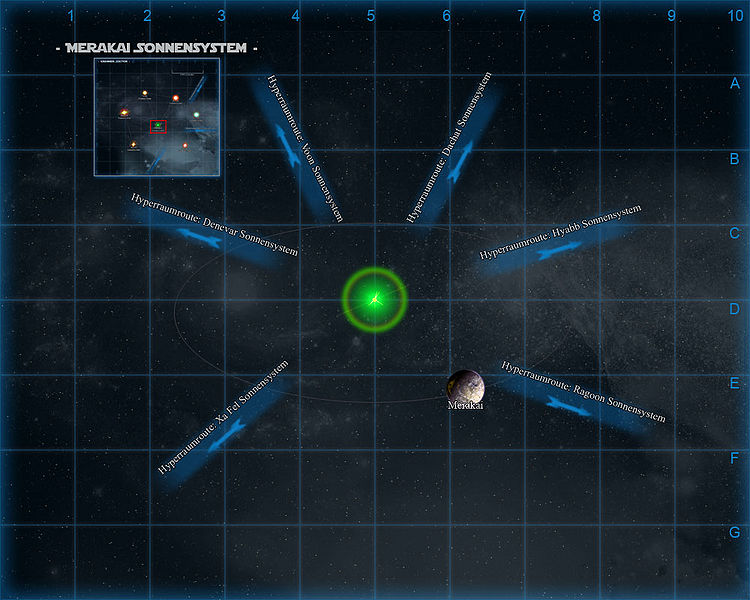Click the red highlighted system on the minimap
The image size is (750, 600).
coord(157,126)
